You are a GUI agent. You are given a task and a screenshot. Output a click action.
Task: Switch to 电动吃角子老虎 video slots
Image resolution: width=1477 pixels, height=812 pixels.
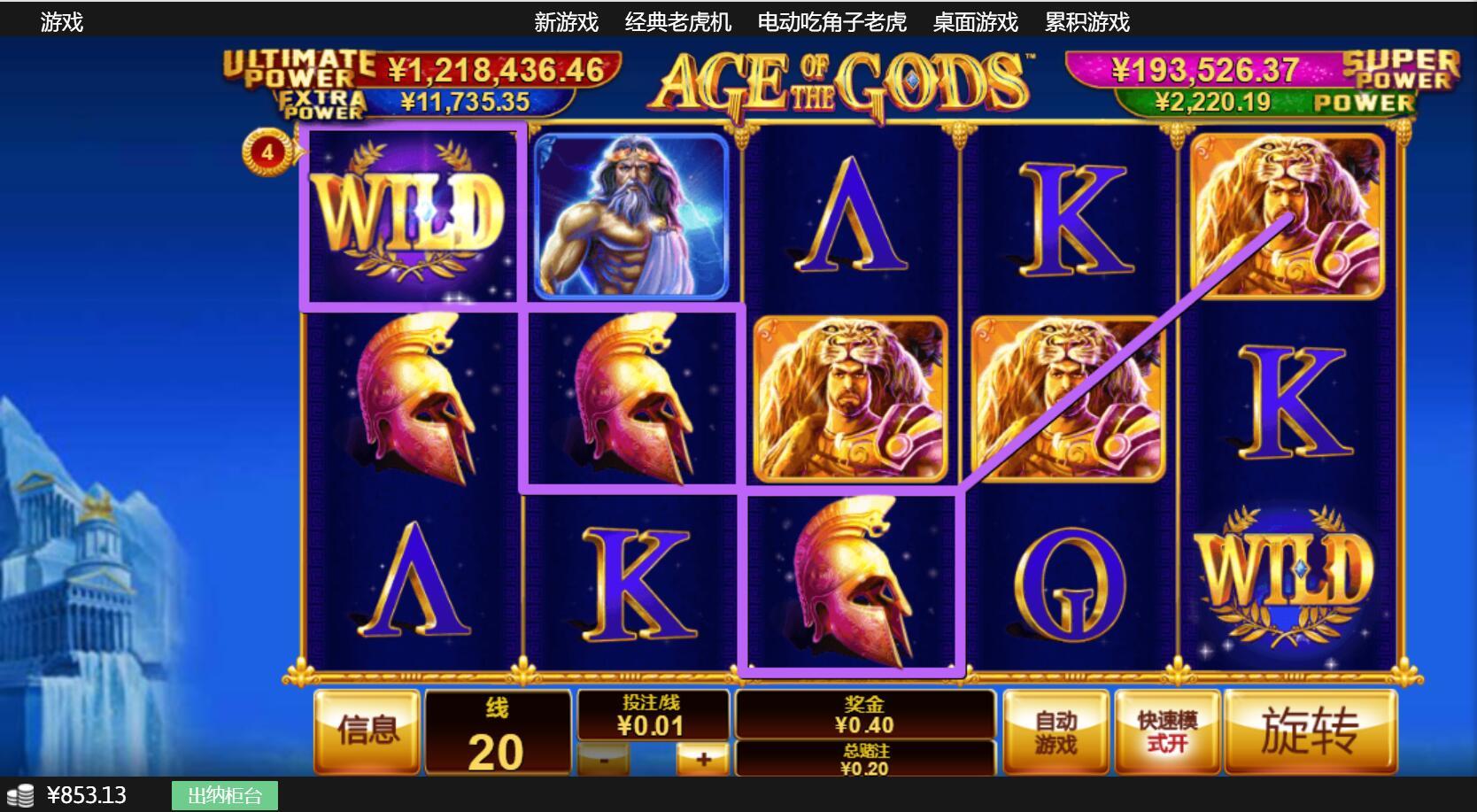(x=831, y=21)
